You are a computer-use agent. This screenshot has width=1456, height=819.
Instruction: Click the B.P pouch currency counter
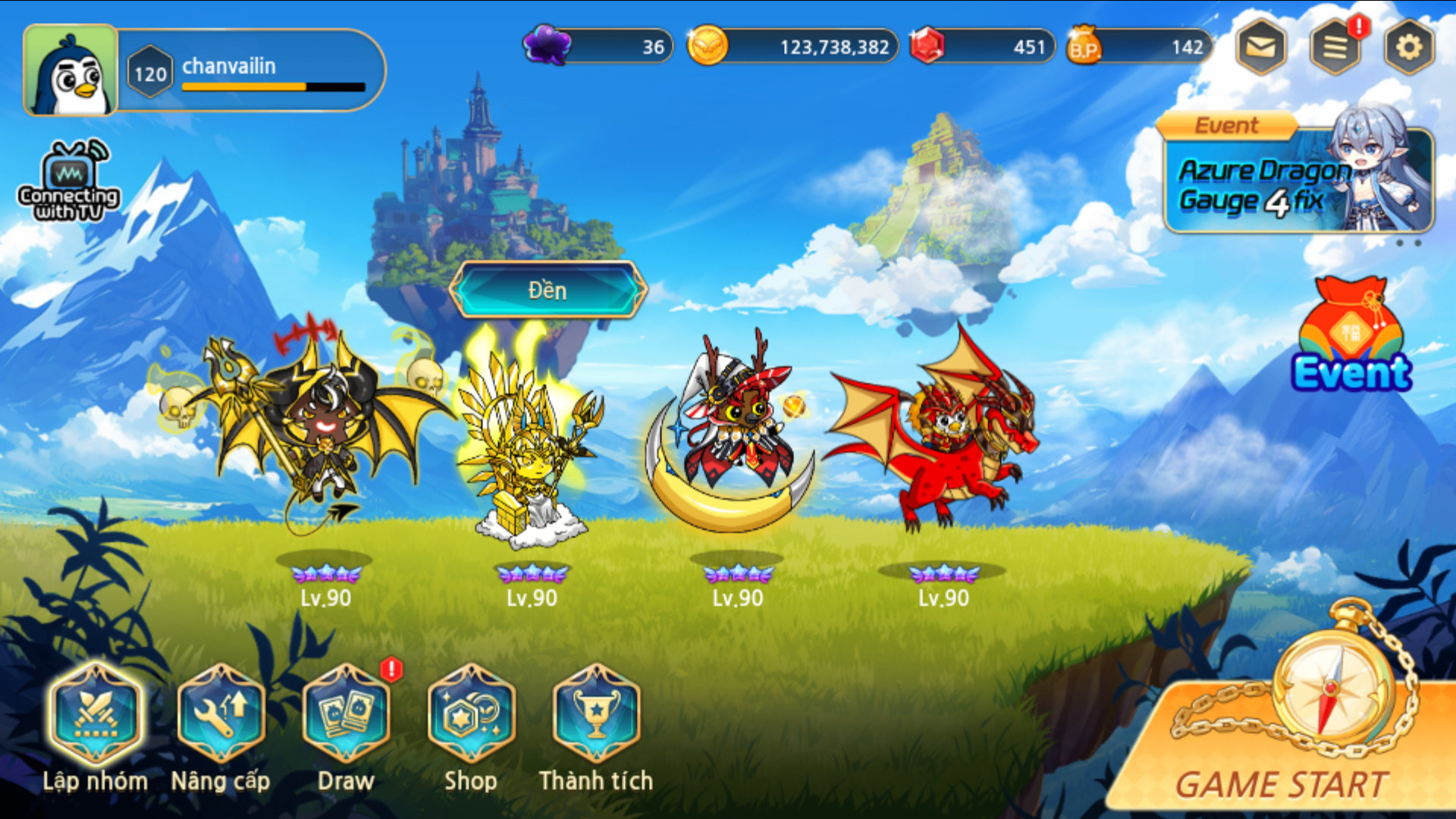1139,46
